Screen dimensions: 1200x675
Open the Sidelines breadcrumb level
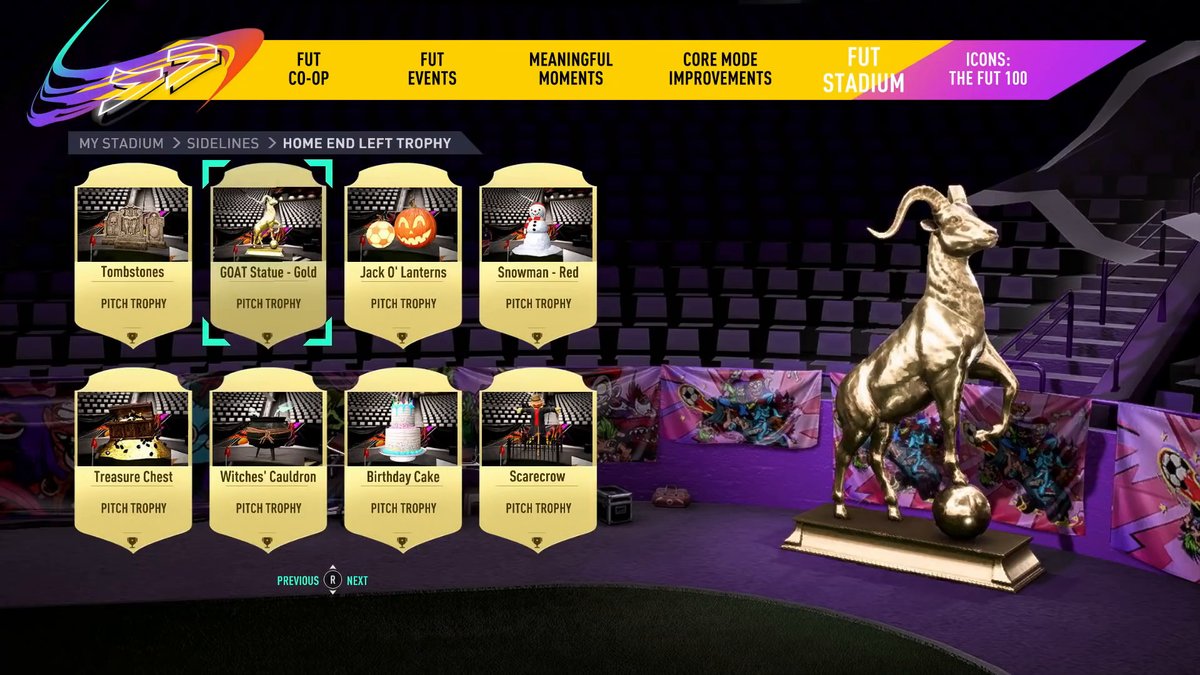click(222, 143)
